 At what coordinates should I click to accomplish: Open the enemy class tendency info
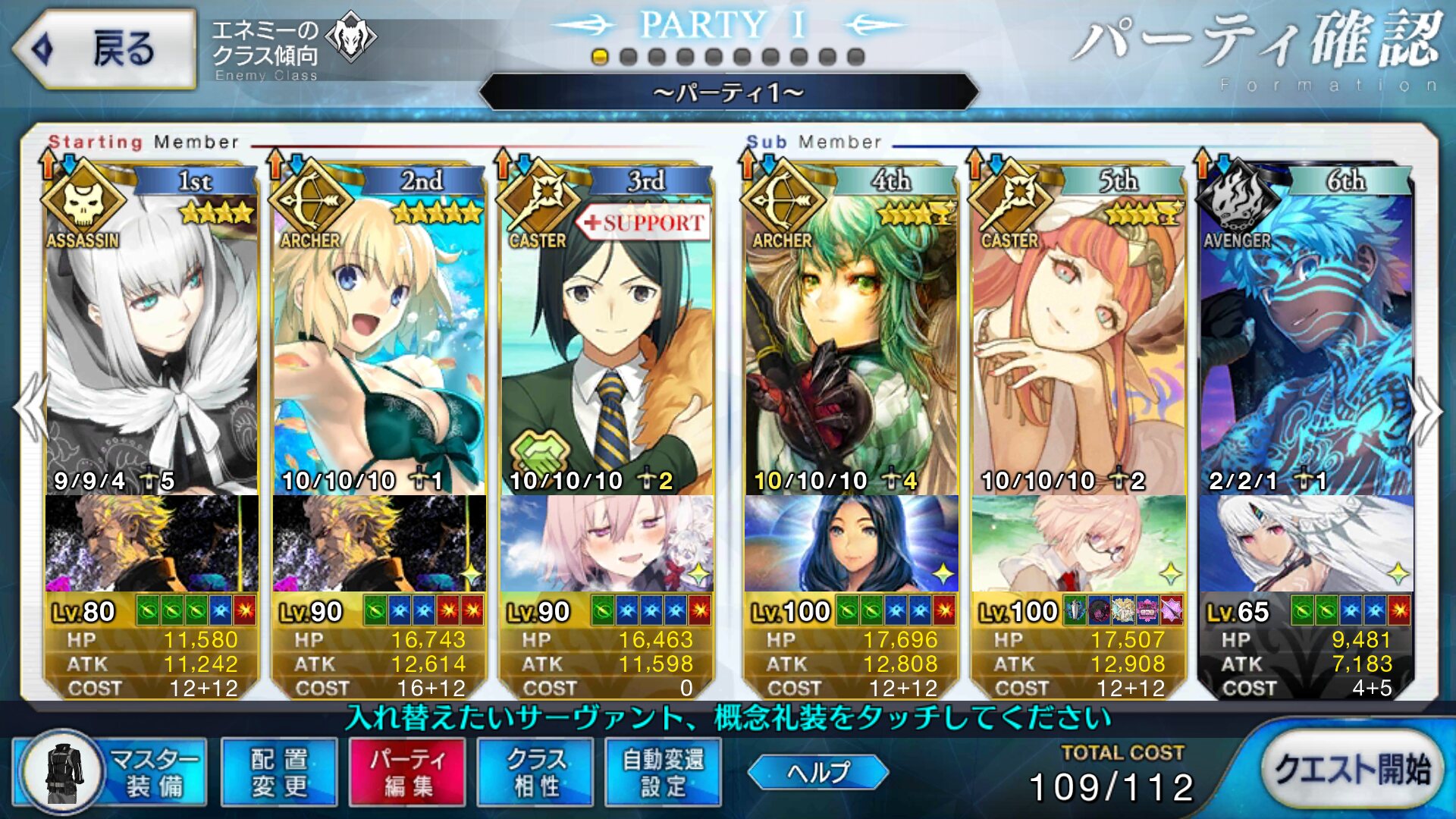293,47
